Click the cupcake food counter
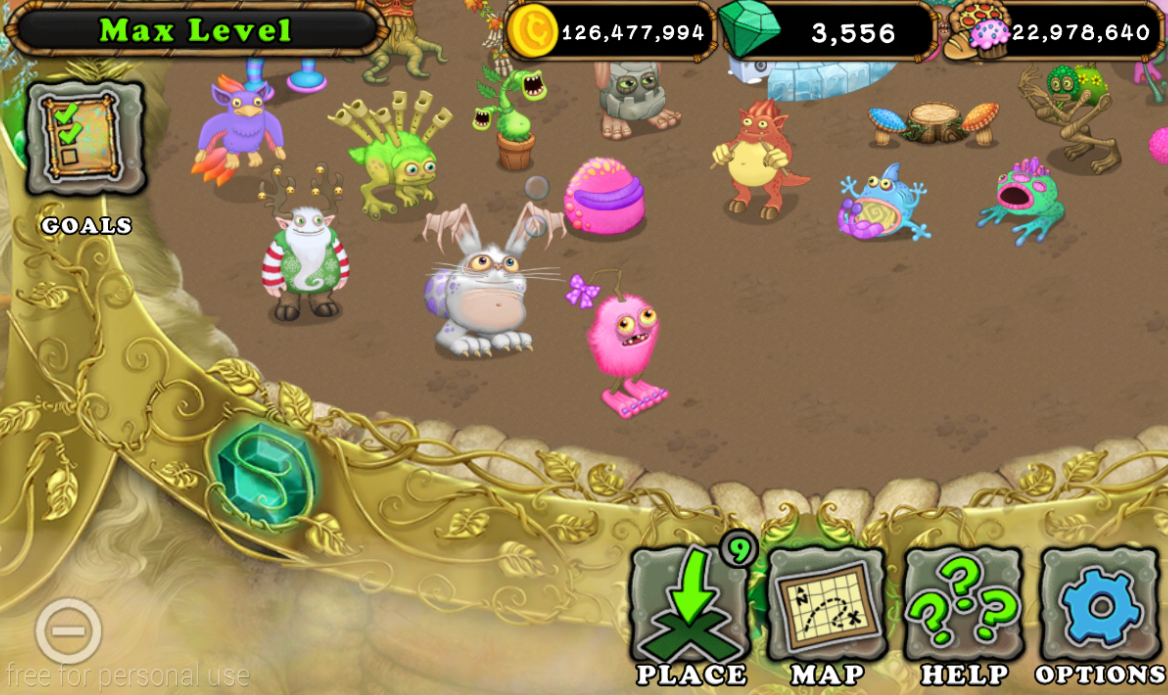This screenshot has height=695, width=1168. [x=1060, y=33]
